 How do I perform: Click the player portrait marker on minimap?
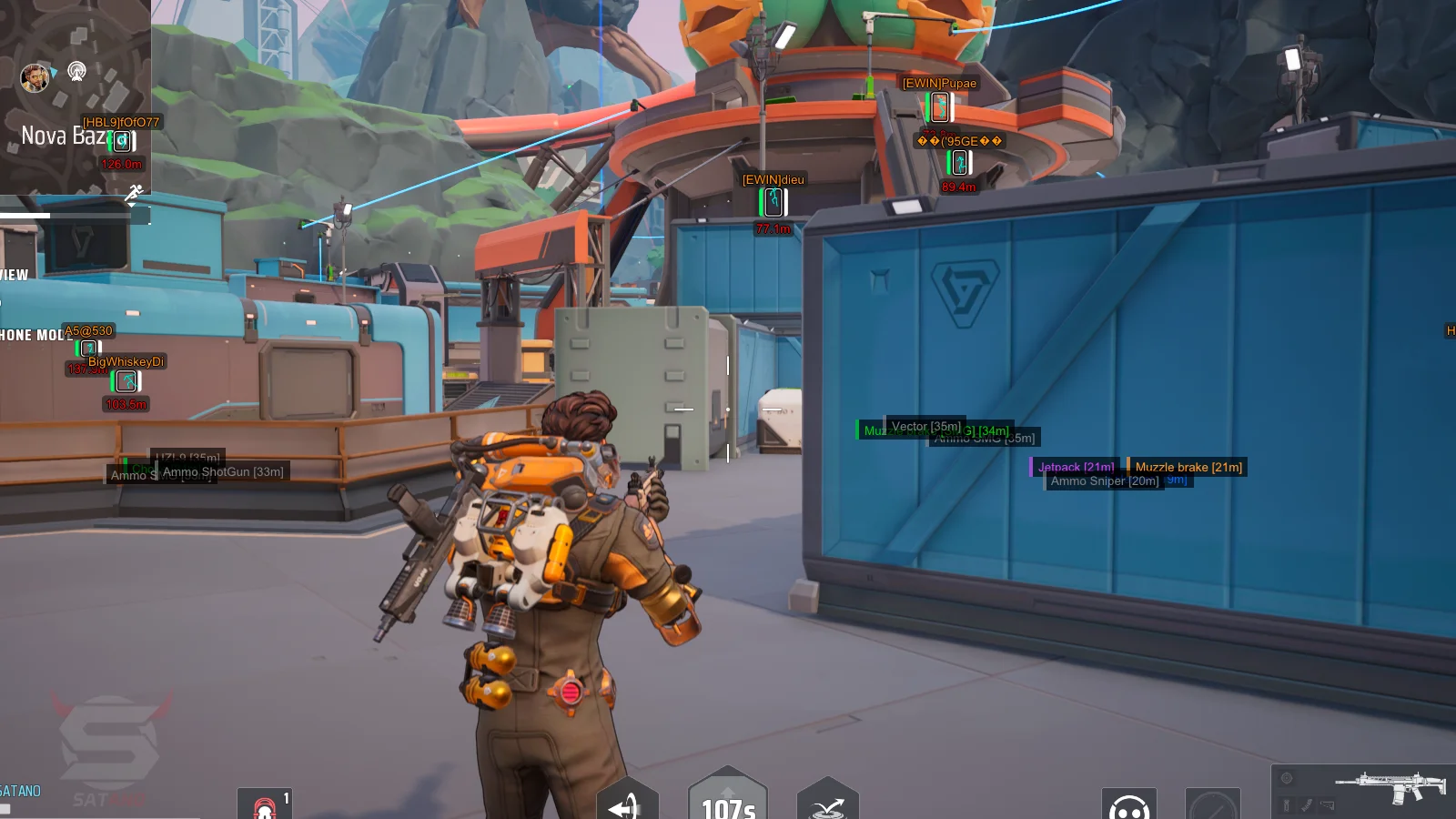[35, 77]
